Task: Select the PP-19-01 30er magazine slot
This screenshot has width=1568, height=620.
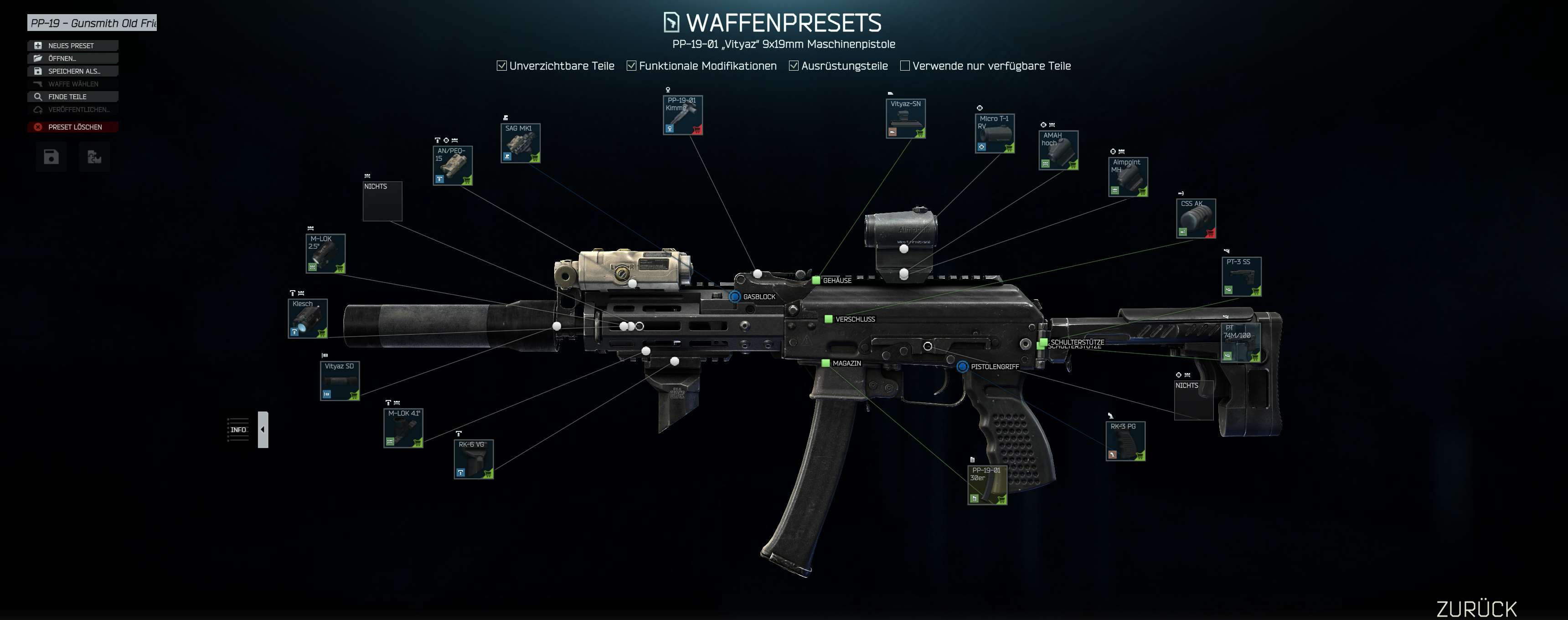Action: tap(987, 485)
